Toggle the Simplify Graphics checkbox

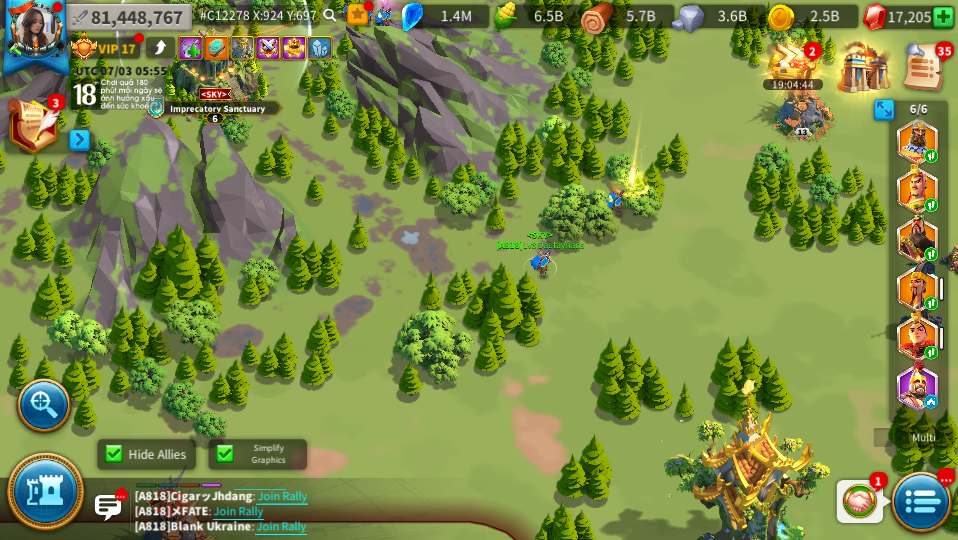225,454
